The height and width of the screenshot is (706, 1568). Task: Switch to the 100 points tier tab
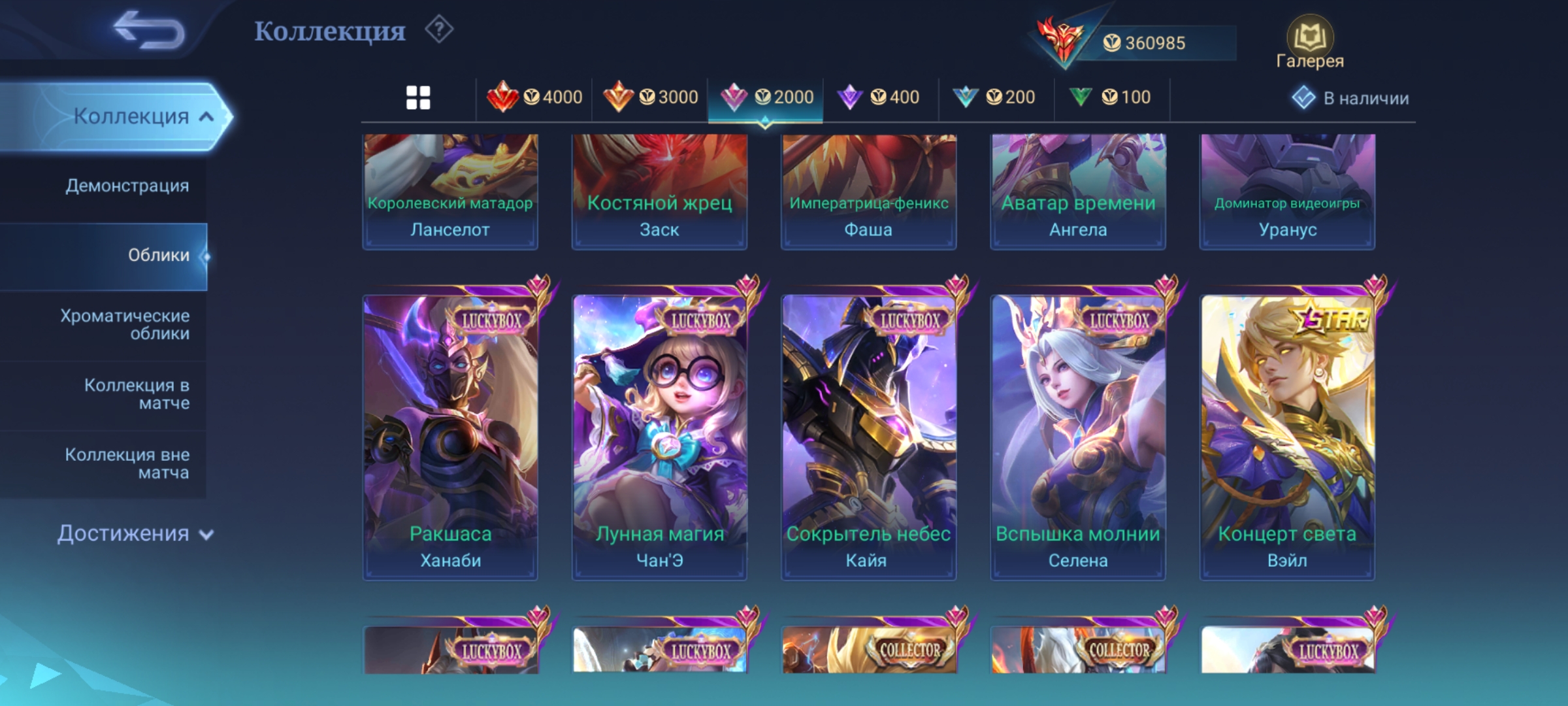click(1111, 98)
